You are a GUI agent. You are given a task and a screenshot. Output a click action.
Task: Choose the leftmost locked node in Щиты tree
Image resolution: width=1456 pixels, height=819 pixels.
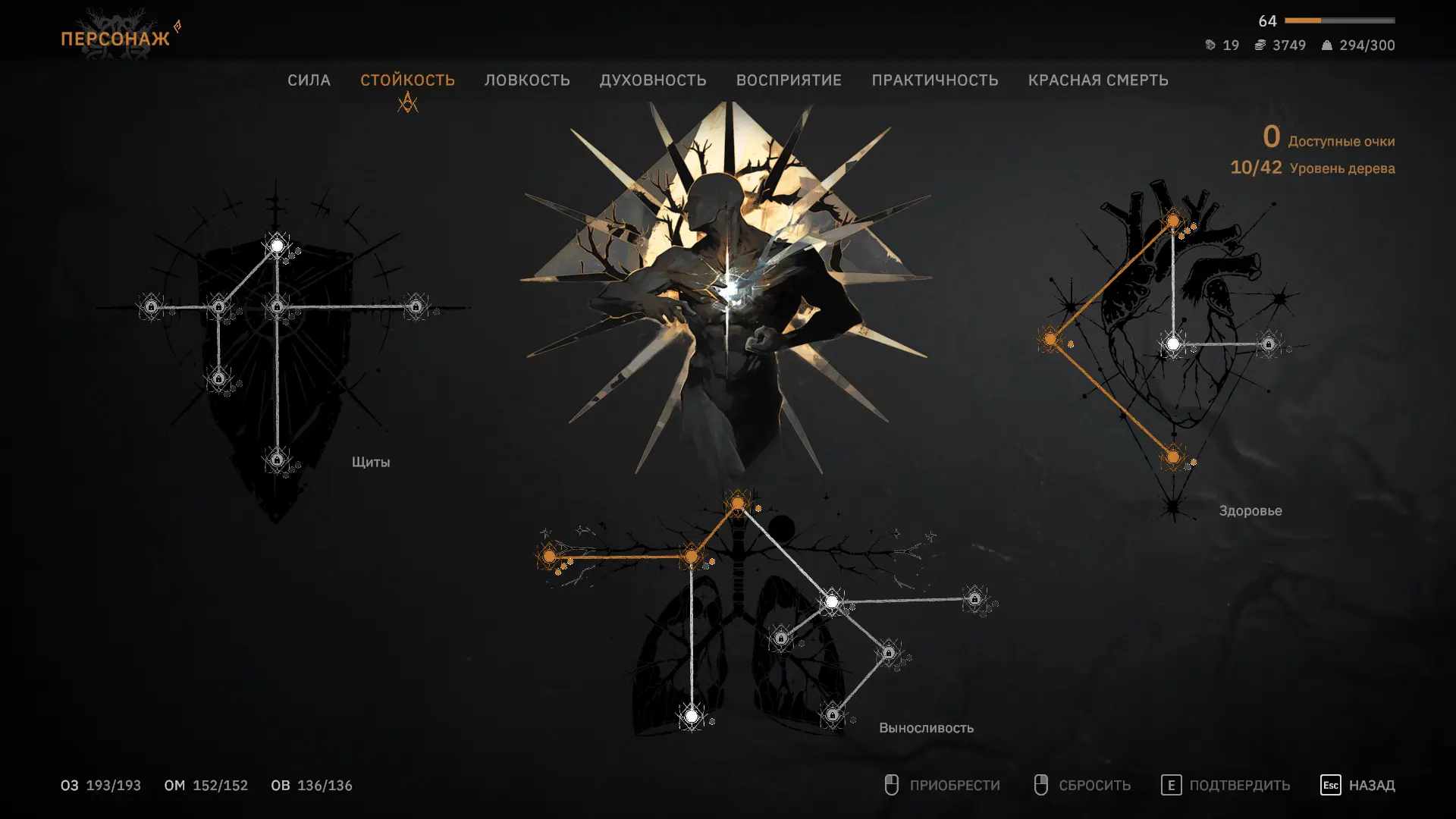pyautogui.click(x=152, y=306)
